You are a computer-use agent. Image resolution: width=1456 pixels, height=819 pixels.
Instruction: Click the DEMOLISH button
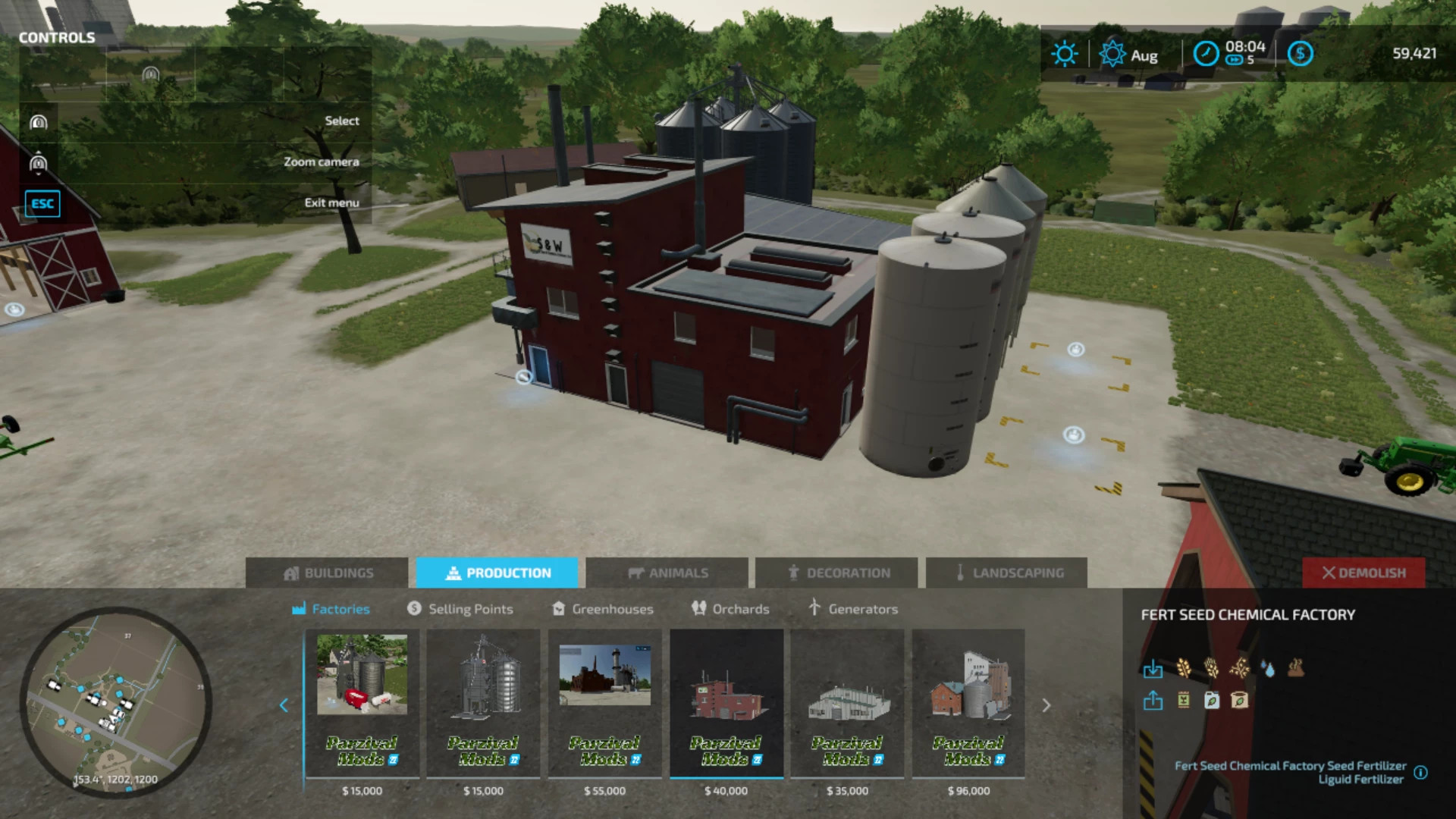[x=1363, y=573]
